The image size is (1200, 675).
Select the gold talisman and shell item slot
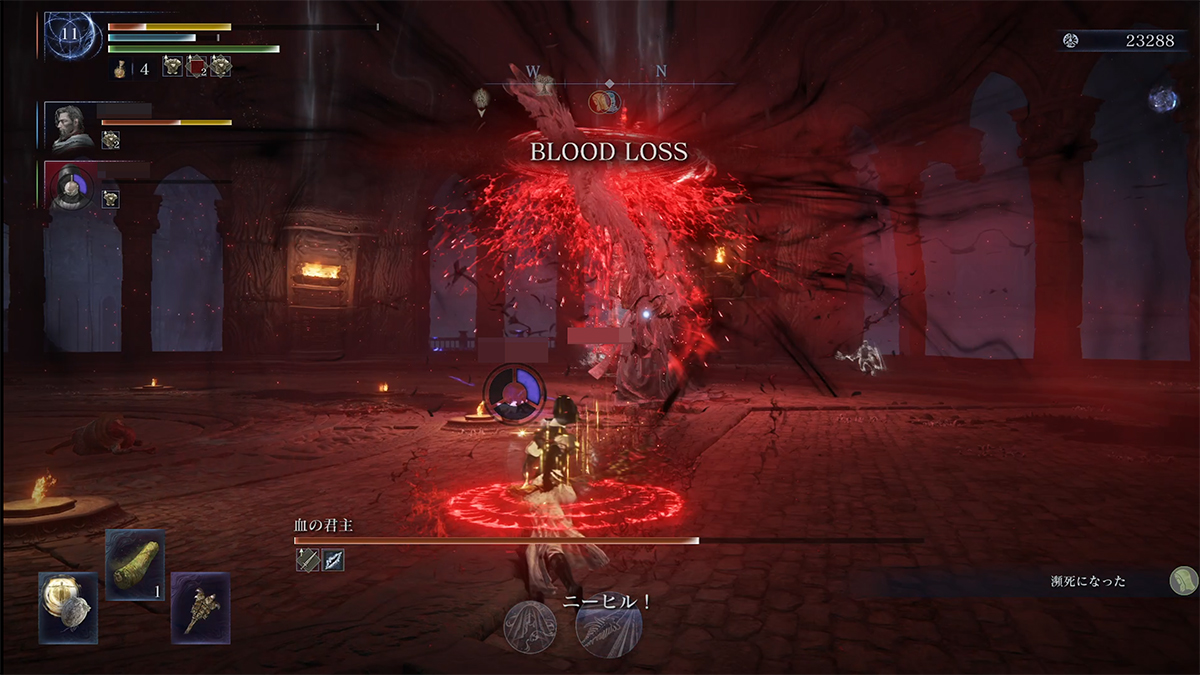tap(68, 607)
